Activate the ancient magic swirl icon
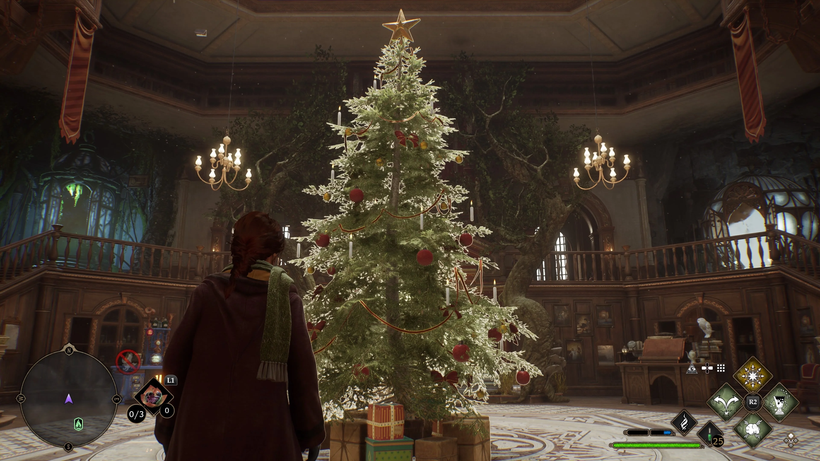 (x=684, y=422)
